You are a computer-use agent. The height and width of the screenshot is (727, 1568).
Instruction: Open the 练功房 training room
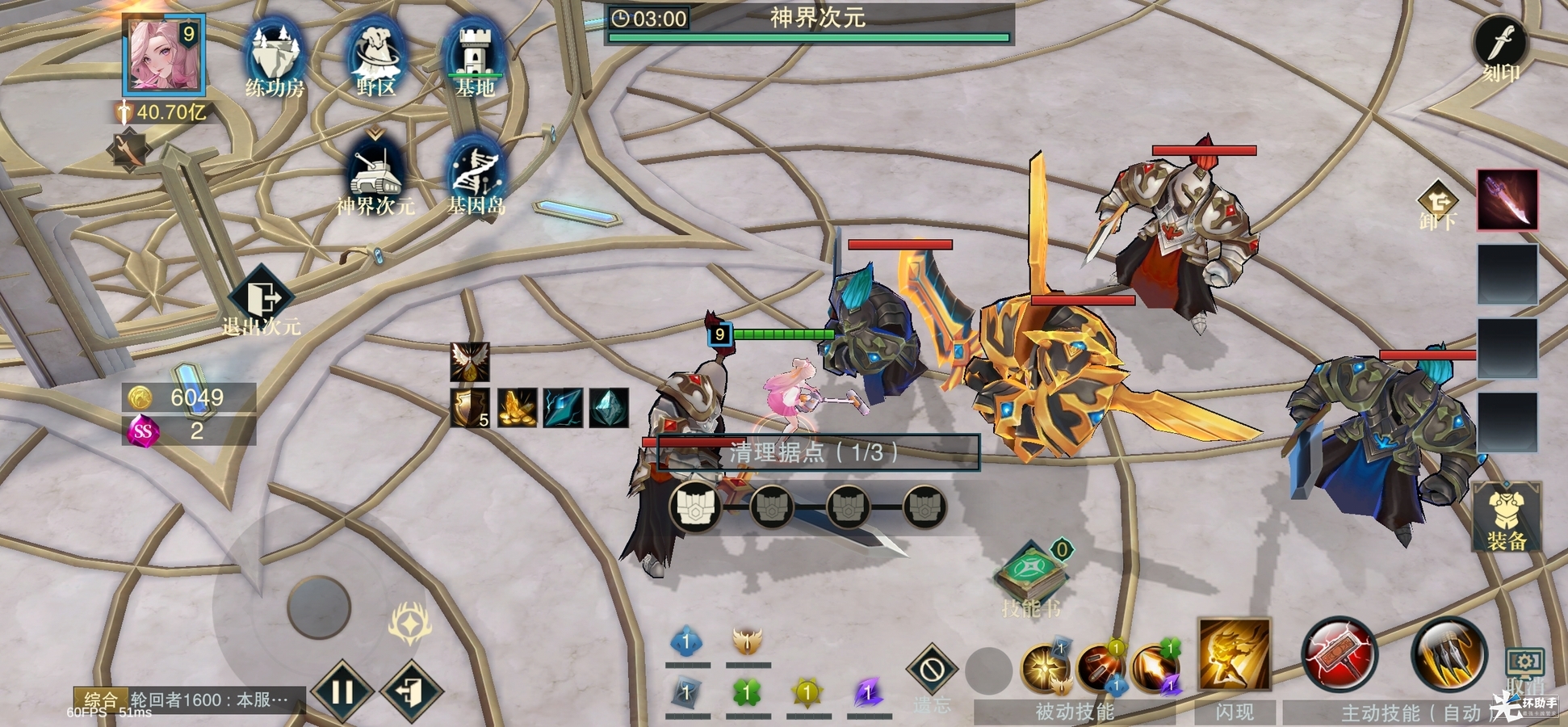coord(275,58)
